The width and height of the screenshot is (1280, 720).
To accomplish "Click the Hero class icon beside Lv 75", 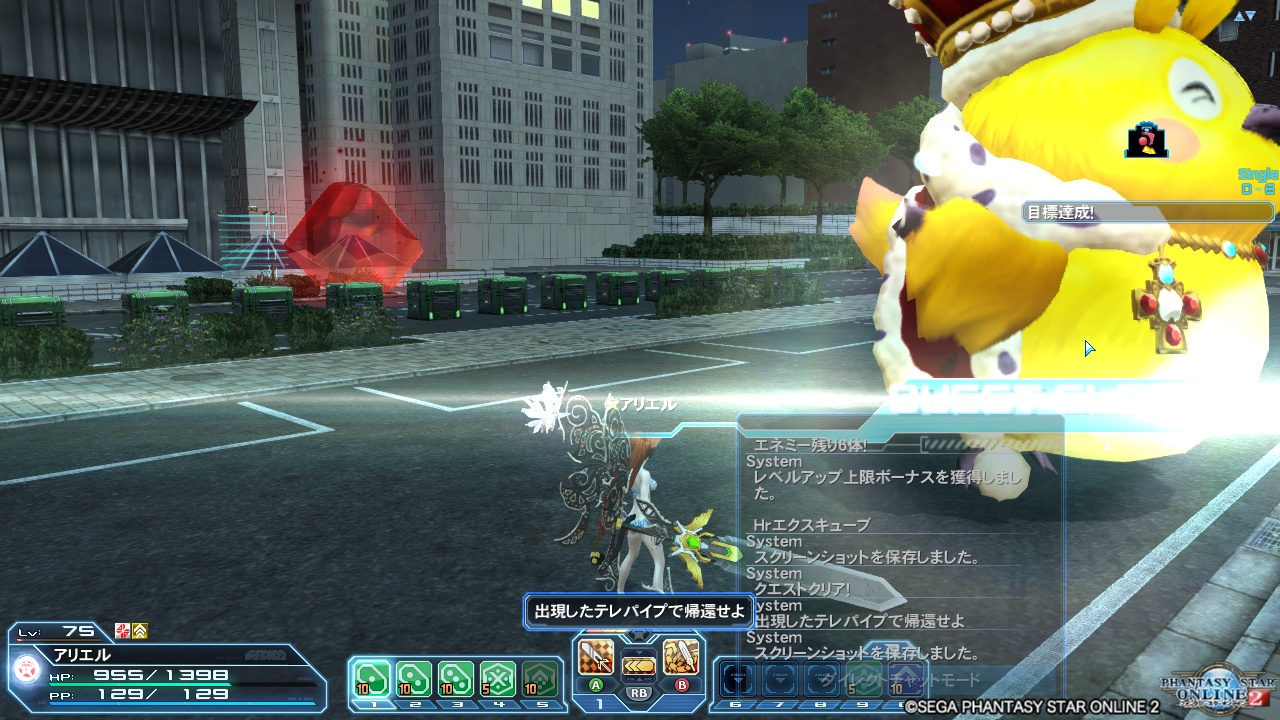I will coord(122,631).
